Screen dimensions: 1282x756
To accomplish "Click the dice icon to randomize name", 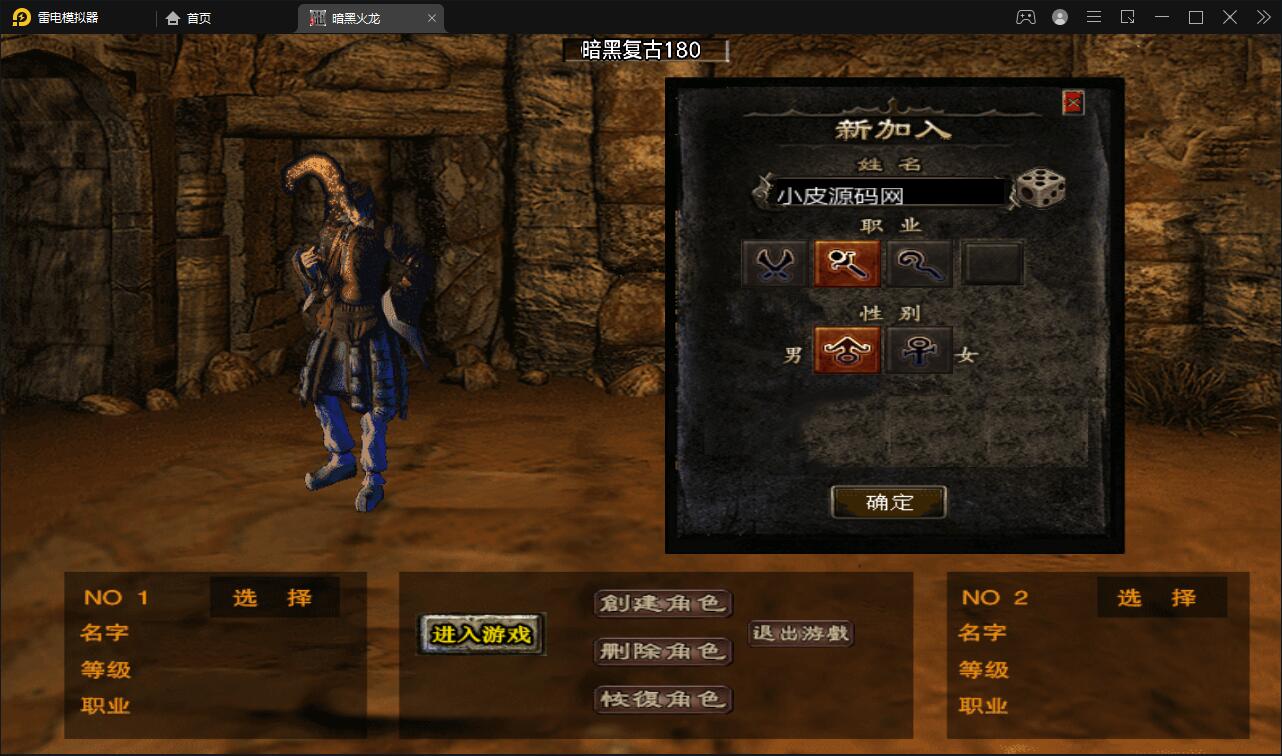I will 1040,188.
